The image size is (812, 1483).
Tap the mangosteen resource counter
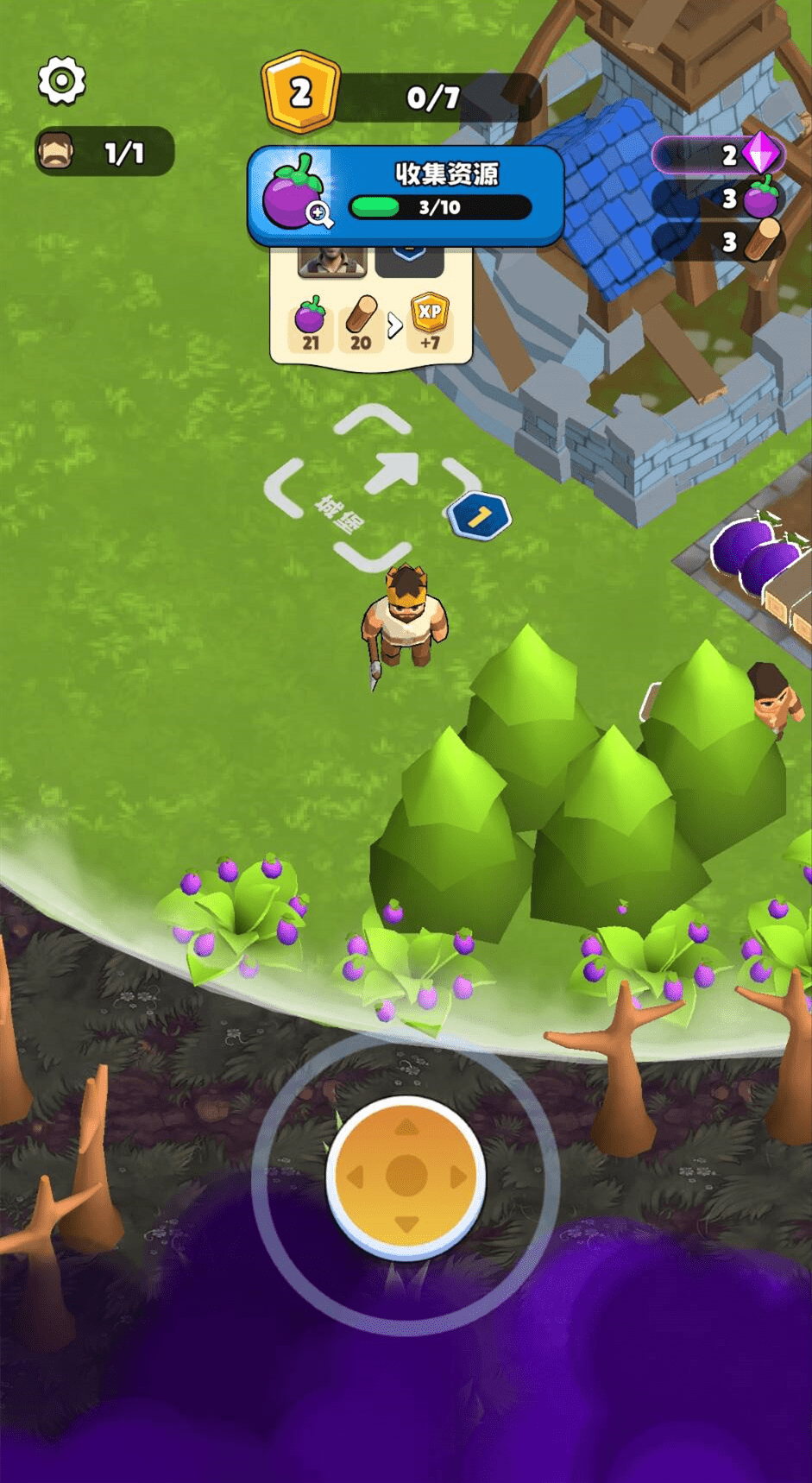coord(719,199)
